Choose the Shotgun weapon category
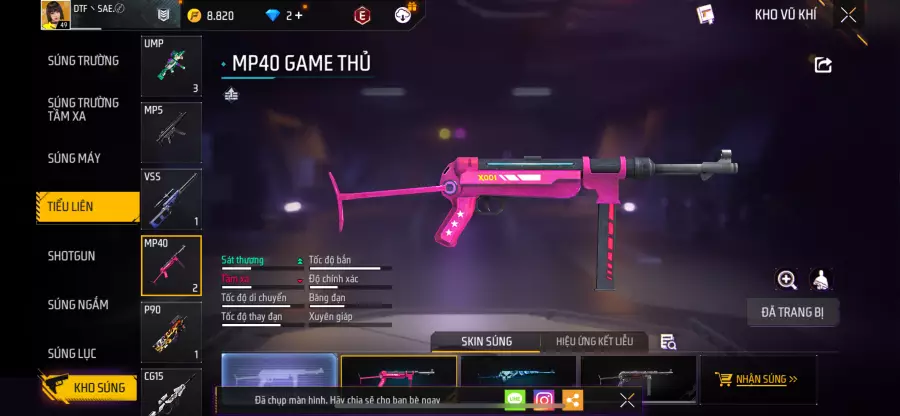The image size is (900, 416). pos(72,256)
